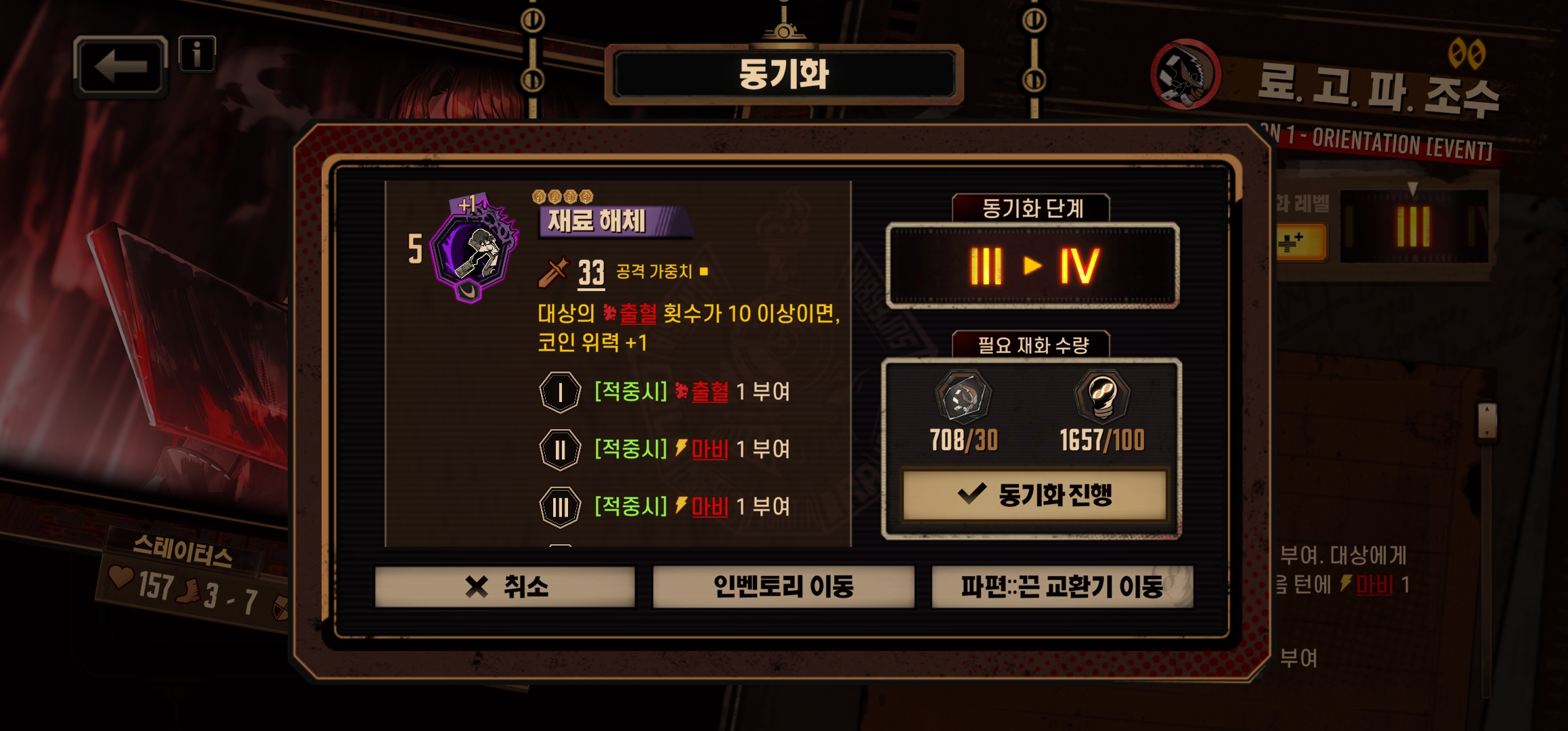Screen dimensions: 1568x731
Task: Click the Tier II hexagon badge
Action: click(x=559, y=450)
